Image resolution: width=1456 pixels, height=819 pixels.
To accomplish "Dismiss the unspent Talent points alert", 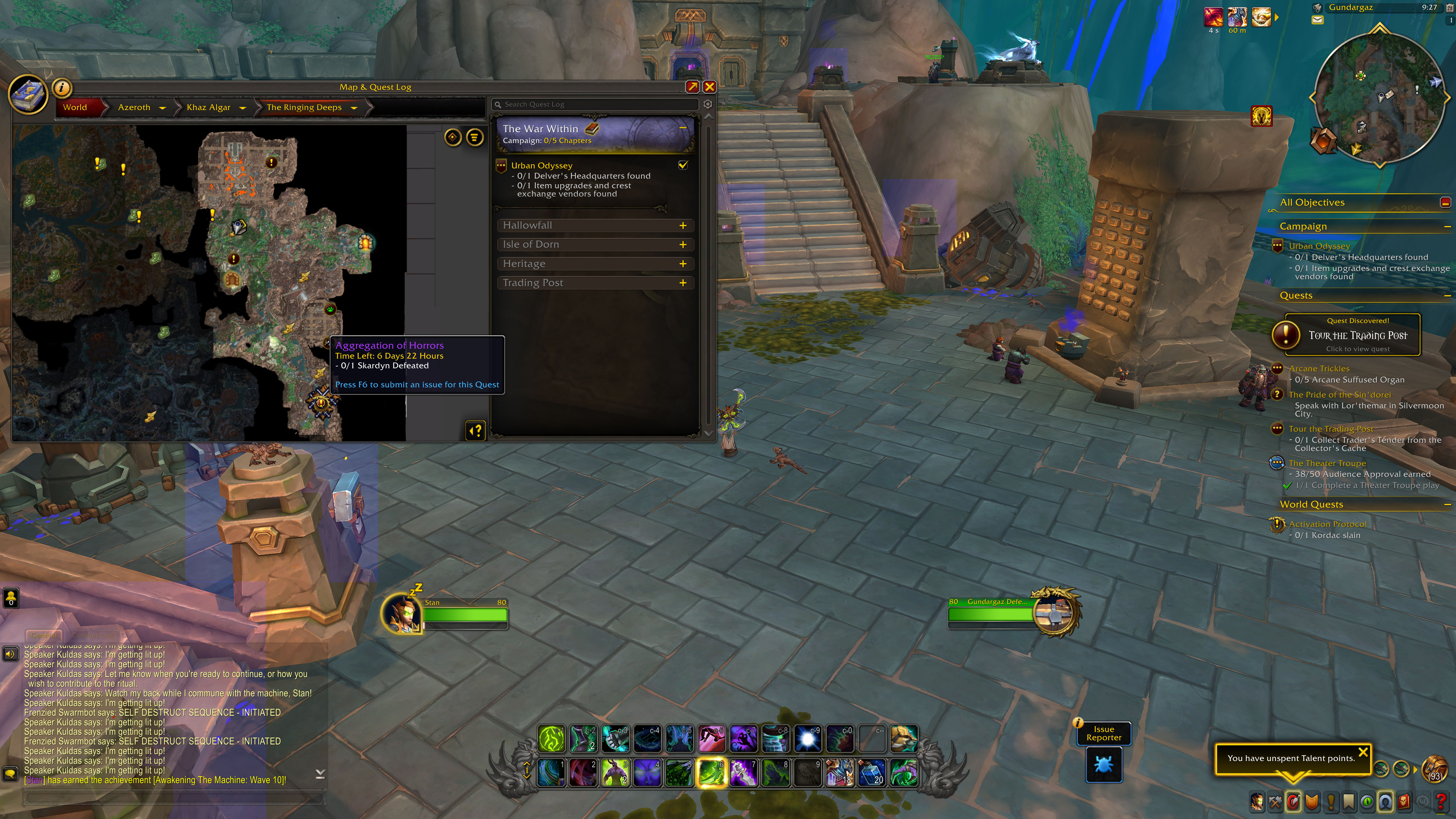I will (x=1363, y=752).
